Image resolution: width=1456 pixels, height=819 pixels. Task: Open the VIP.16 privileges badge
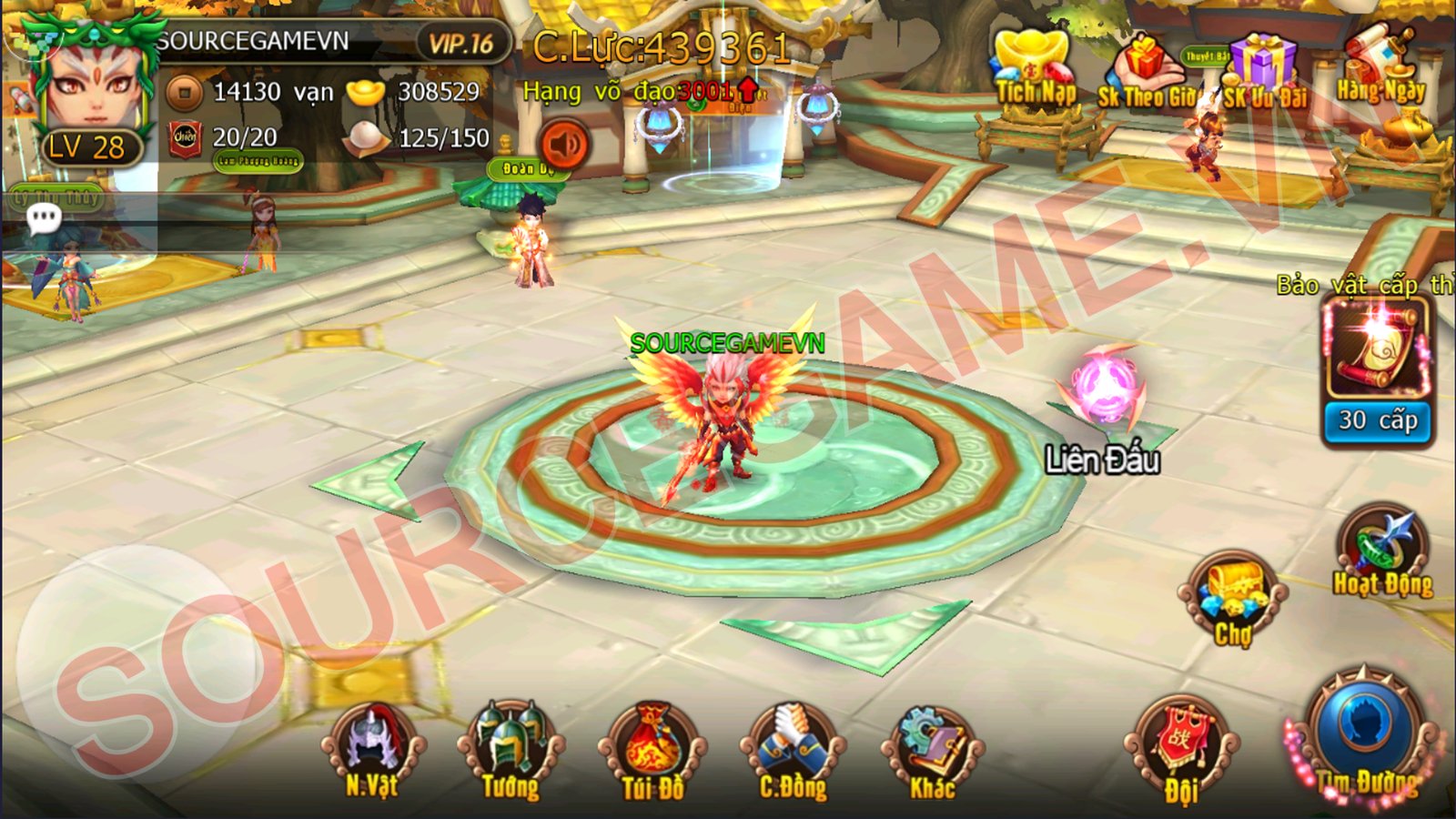(x=460, y=43)
